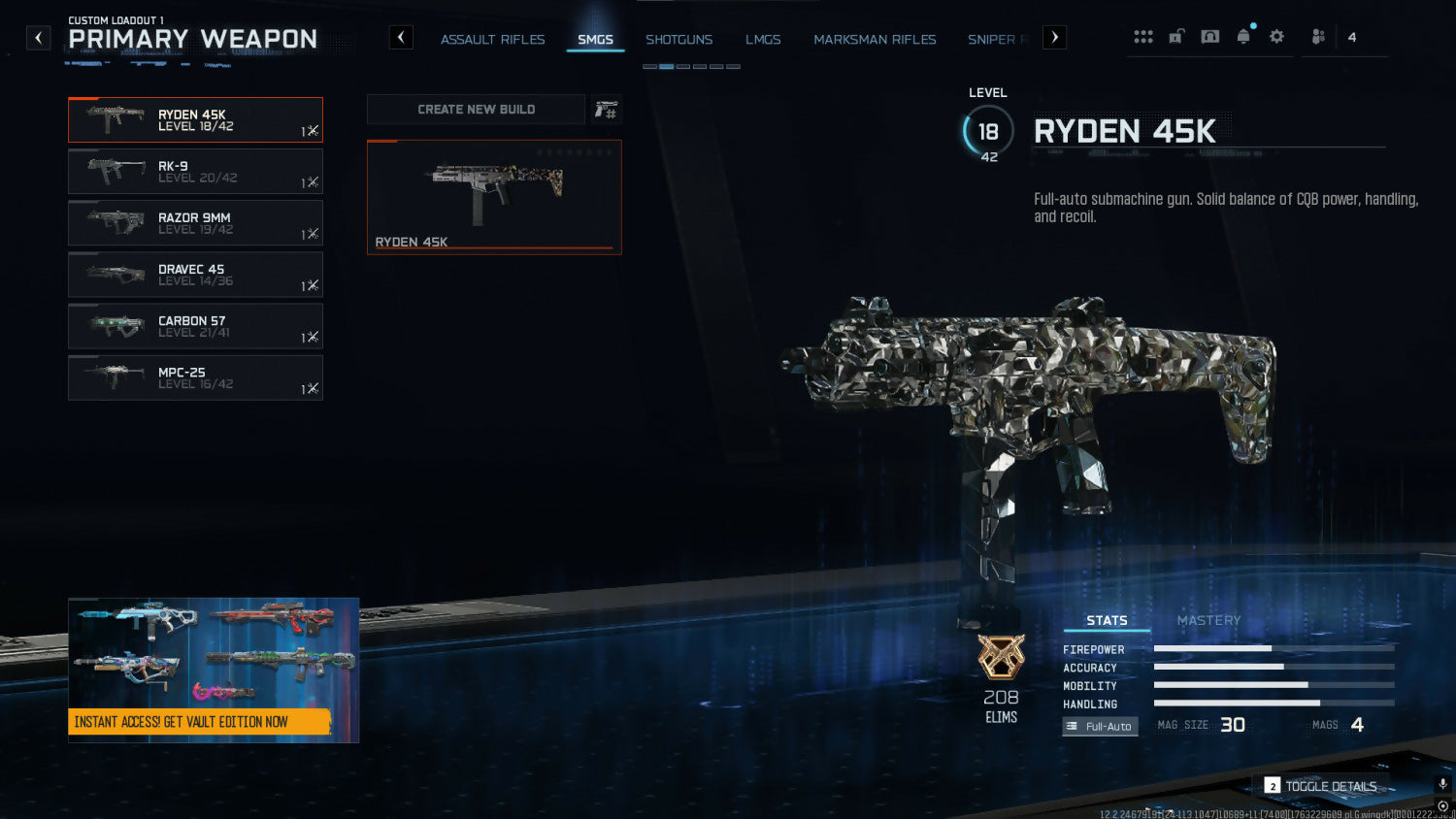1456x819 pixels.
Task: Switch to the Mastery tab
Action: coord(1208,621)
